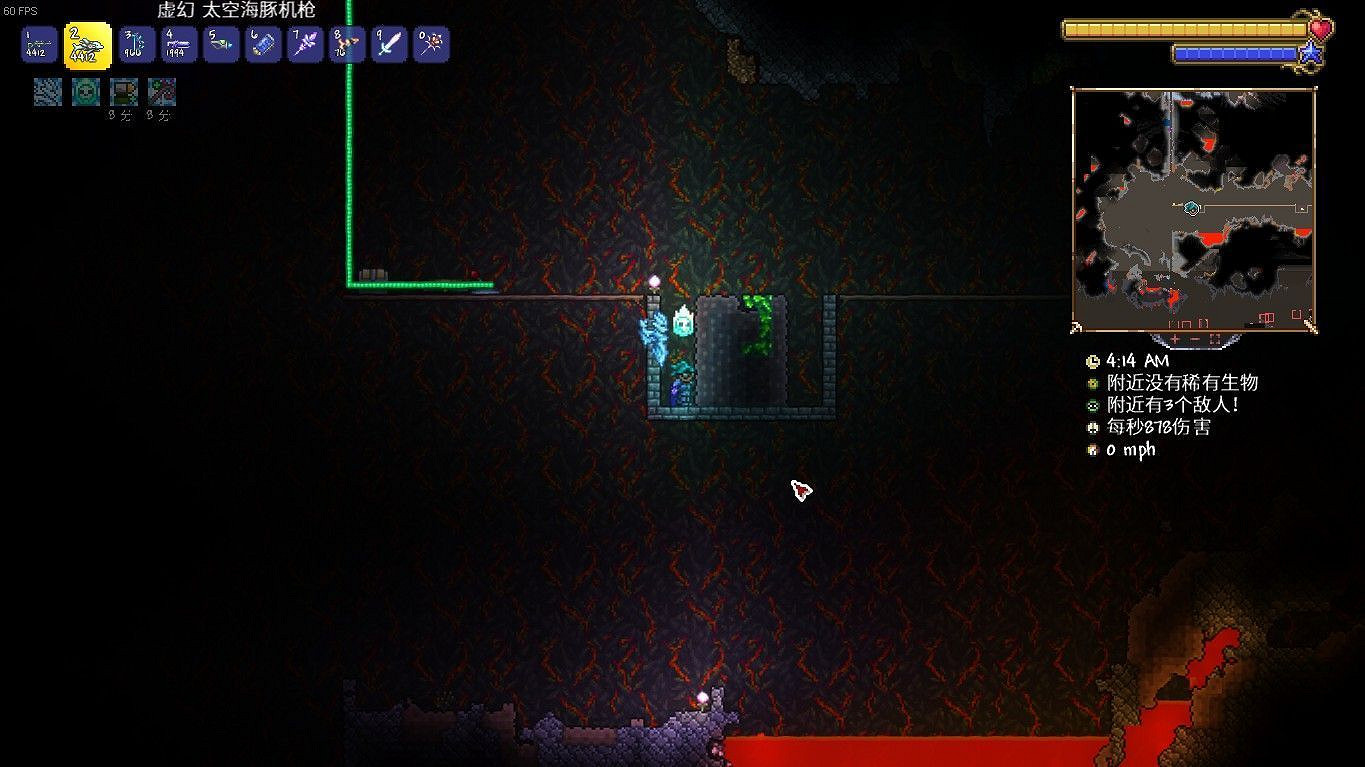Screen dimensions: 1365x767
Task: Toggle off the enemy radar display
Action: coord(1092,404)
